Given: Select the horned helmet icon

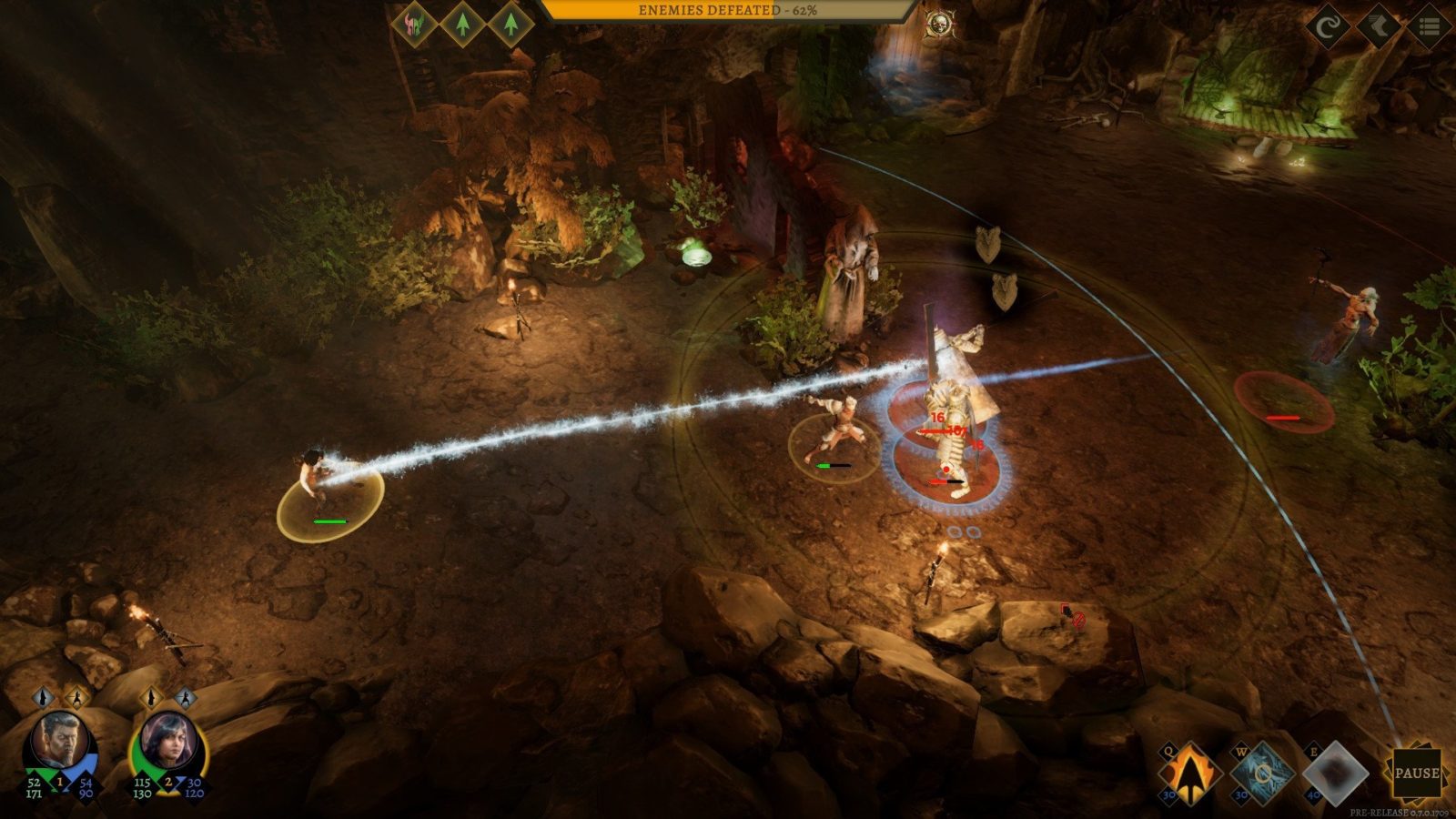Looking at the screenshot, I should click(x=415, y=23).
